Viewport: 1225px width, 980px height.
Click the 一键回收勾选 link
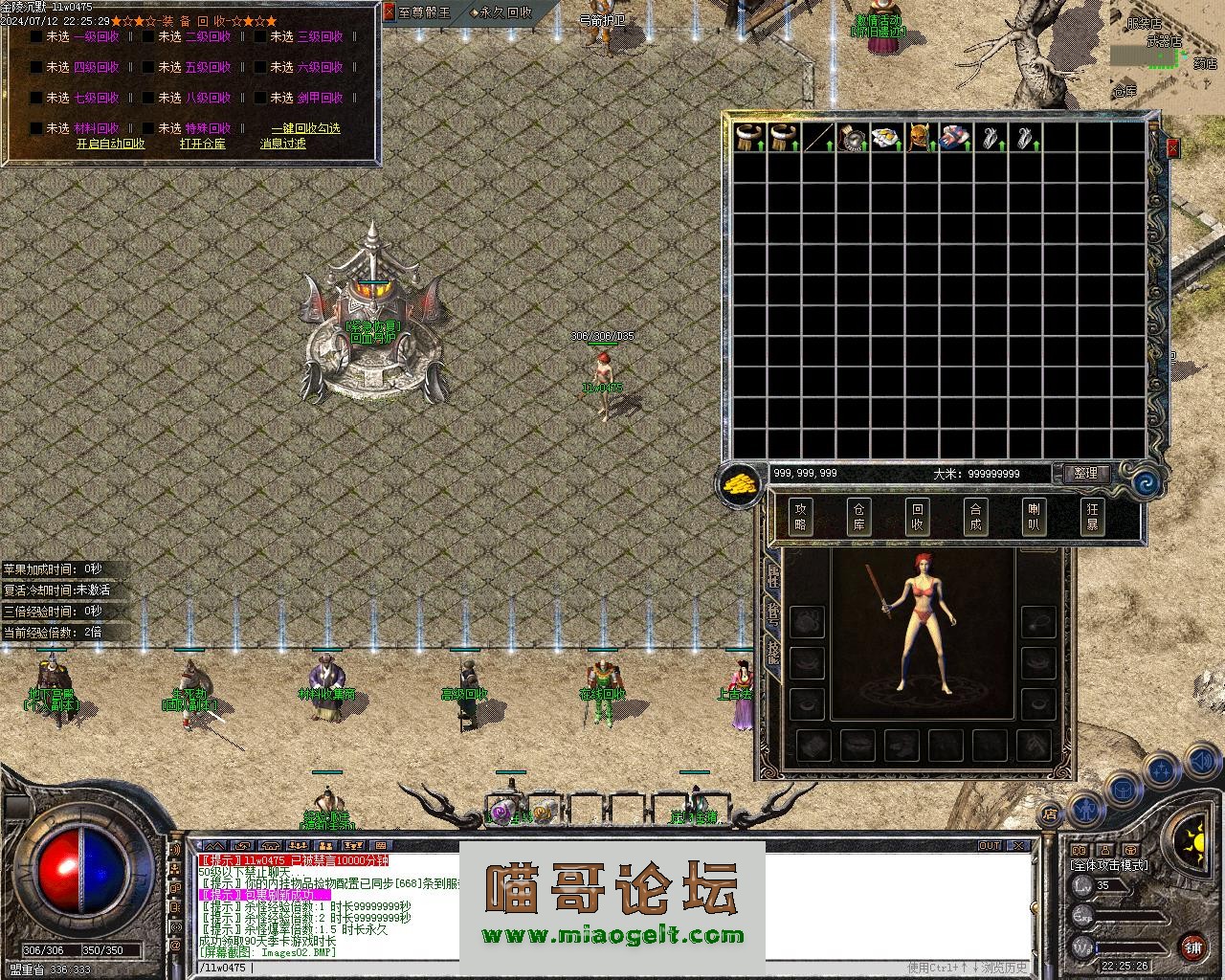(x=304, y=128)
